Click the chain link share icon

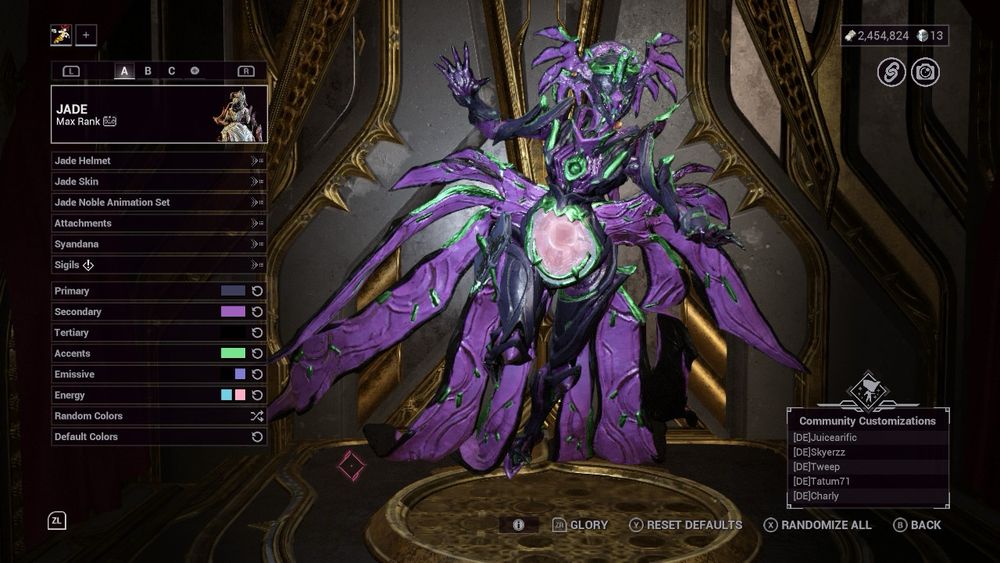[x=891, y=72]
